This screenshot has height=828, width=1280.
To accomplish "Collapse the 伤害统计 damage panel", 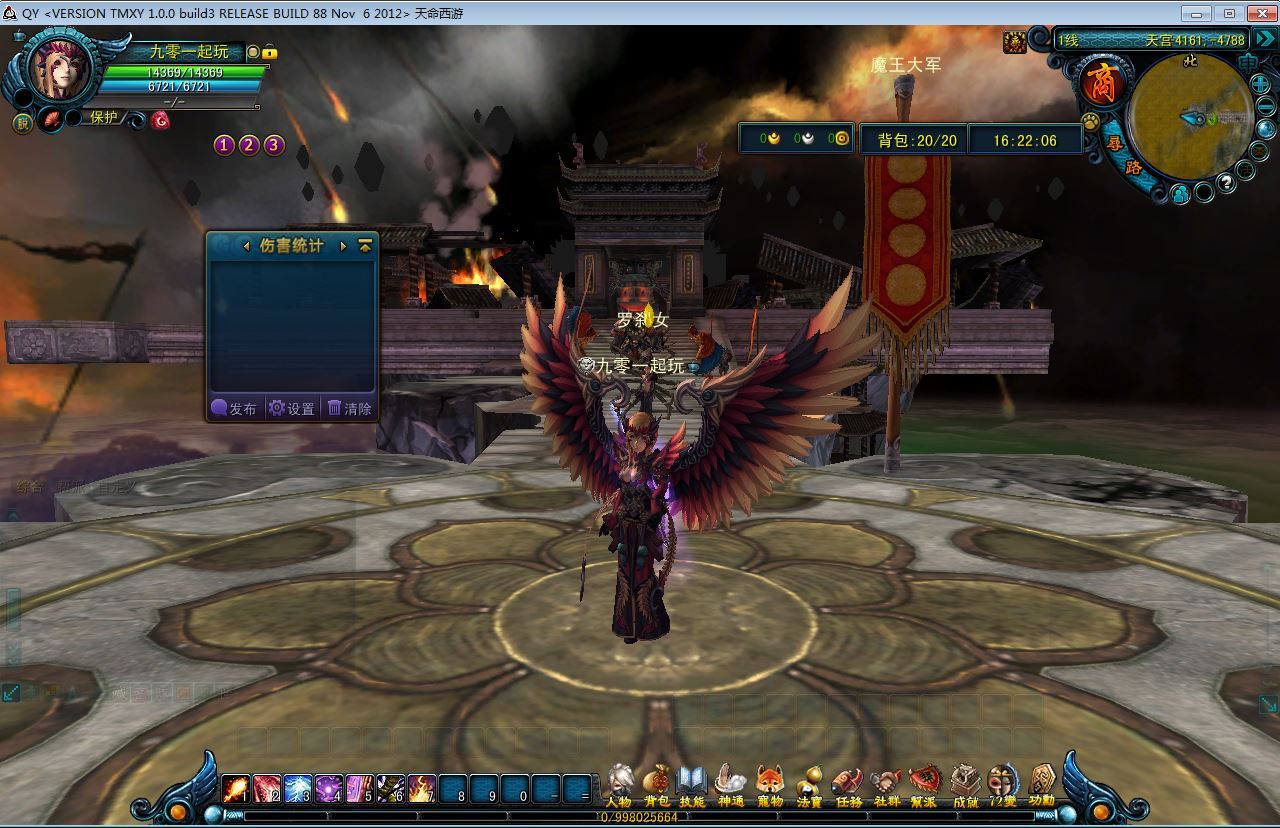I will [x=365, y=245].
